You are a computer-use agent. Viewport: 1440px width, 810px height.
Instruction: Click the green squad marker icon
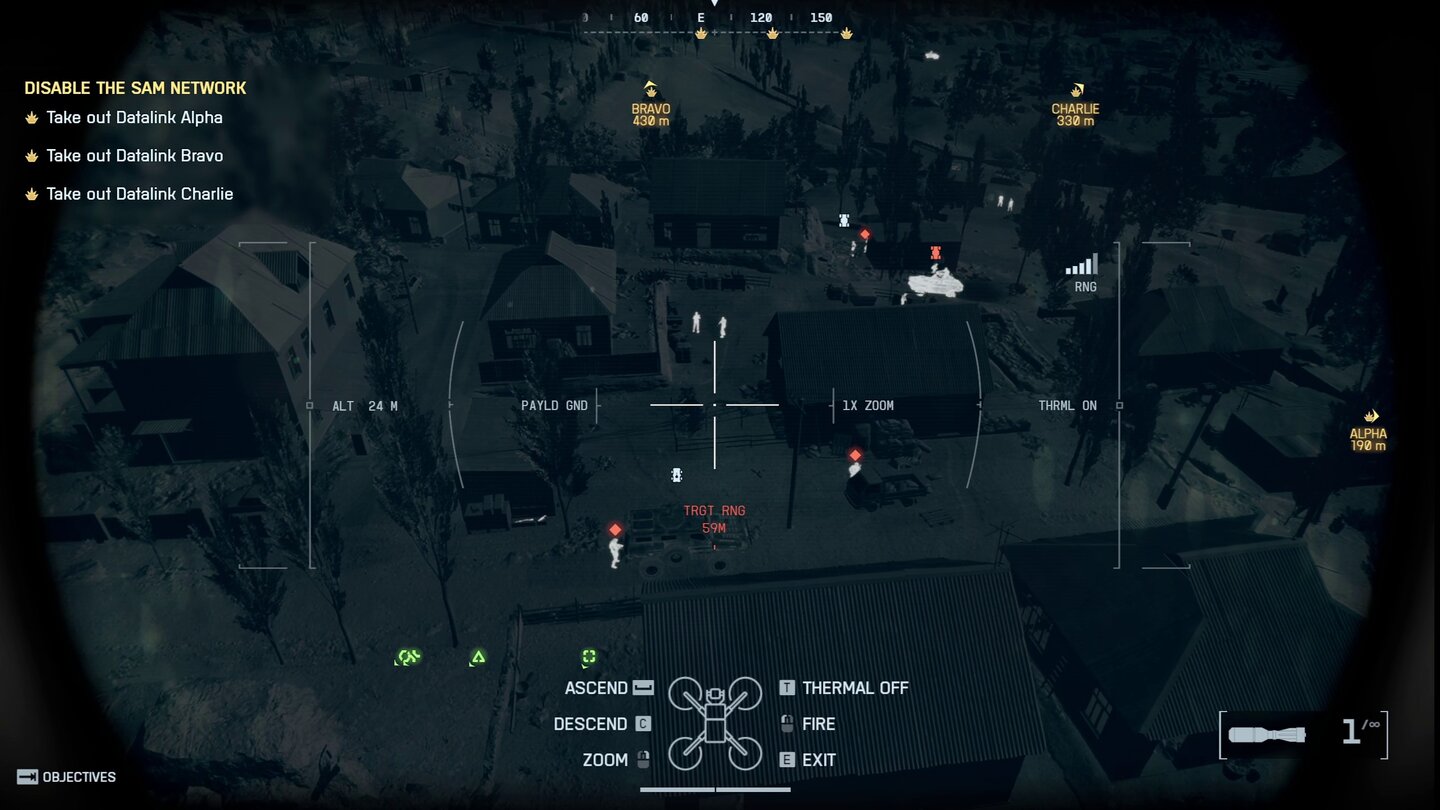(408, 657)
